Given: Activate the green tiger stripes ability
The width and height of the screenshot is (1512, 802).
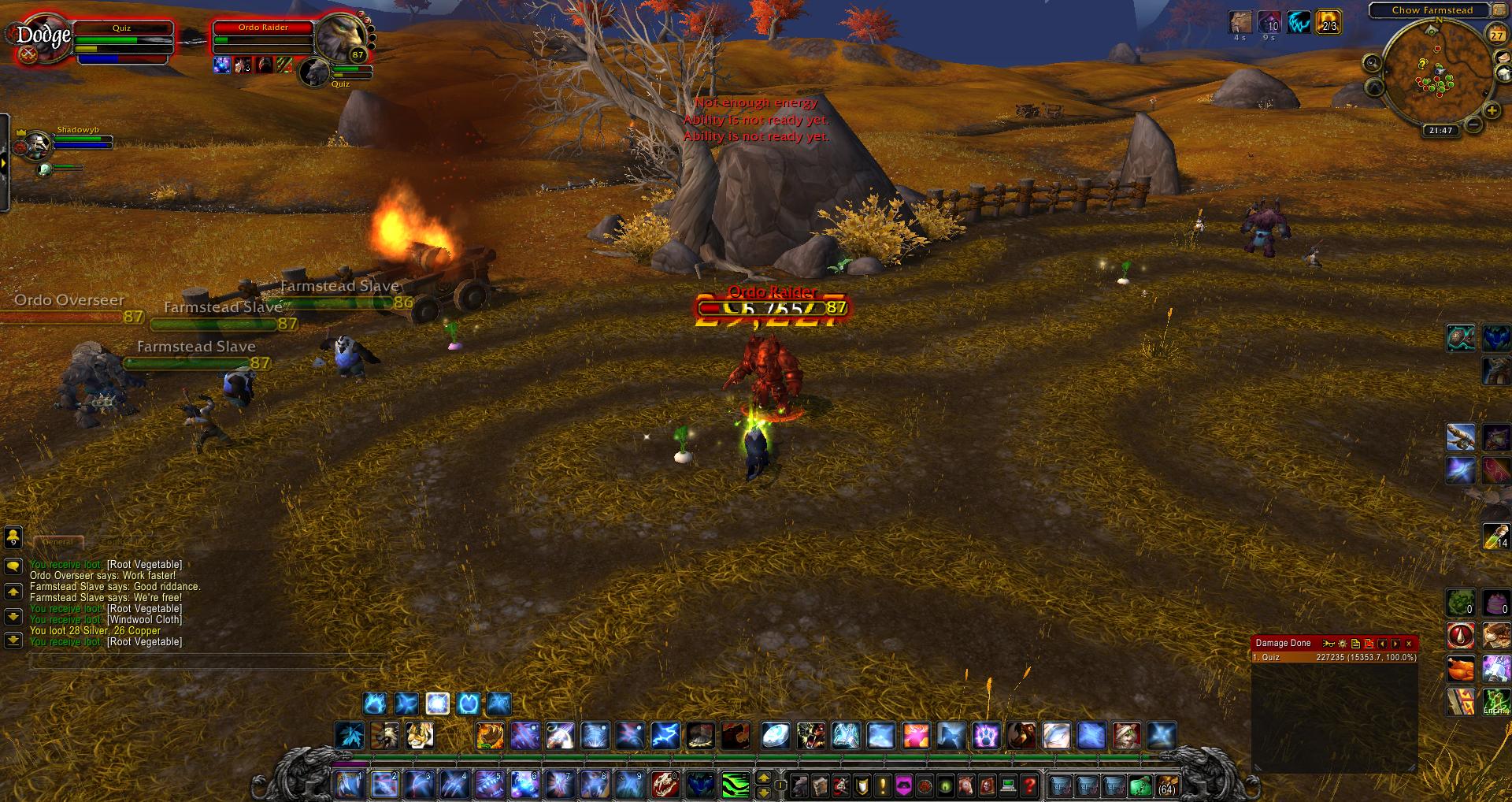Looking at the screenshot, I should (736, 784).
